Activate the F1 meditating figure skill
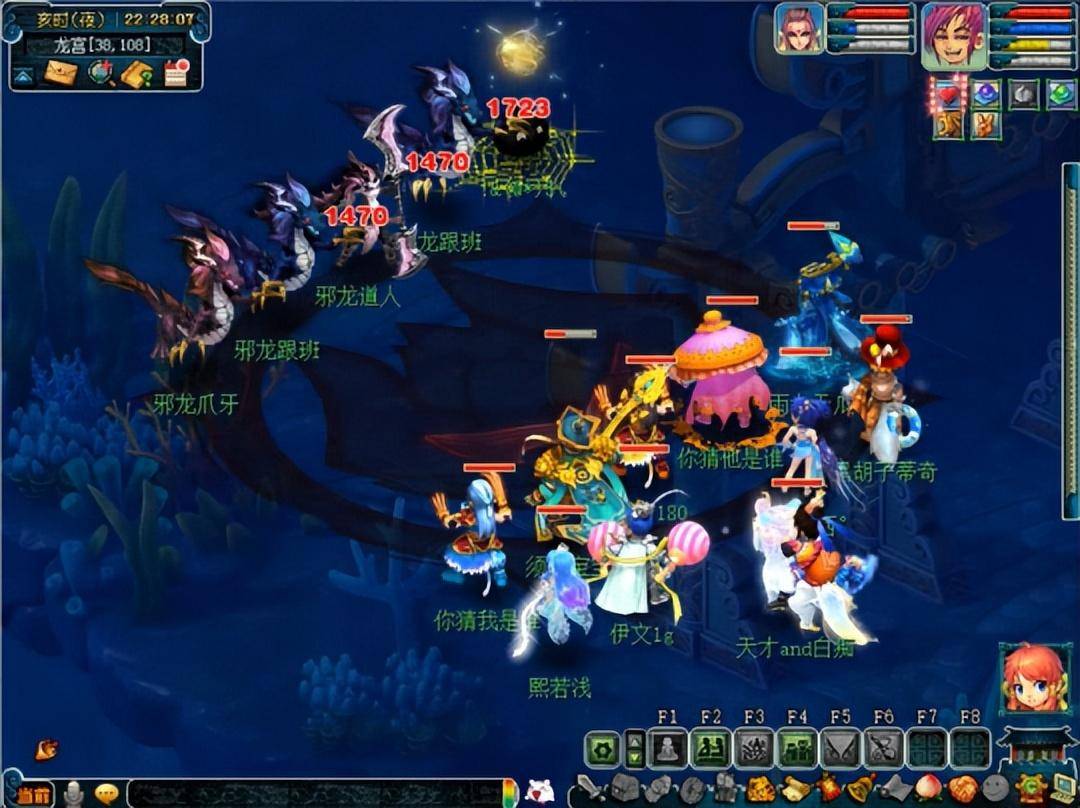Viewport: 1080px width, 808px height. [x=667, y=748]
